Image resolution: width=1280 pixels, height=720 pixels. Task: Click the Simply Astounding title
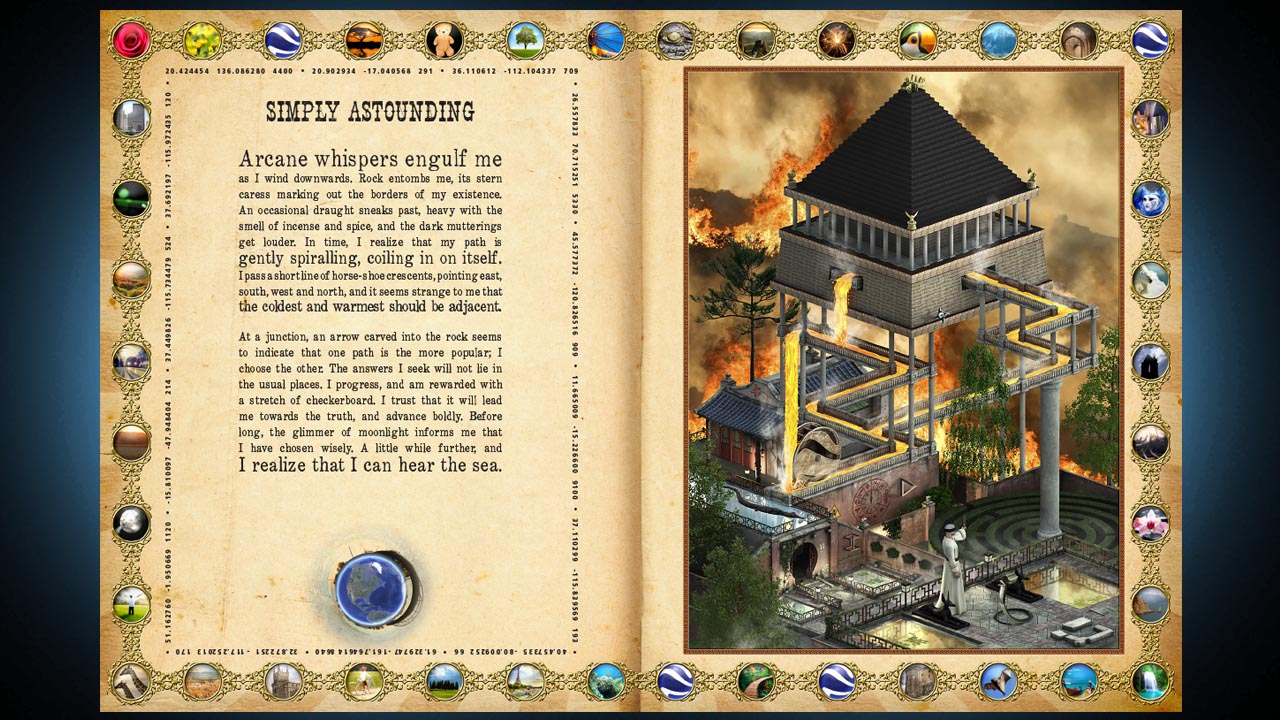coord(367,112)
